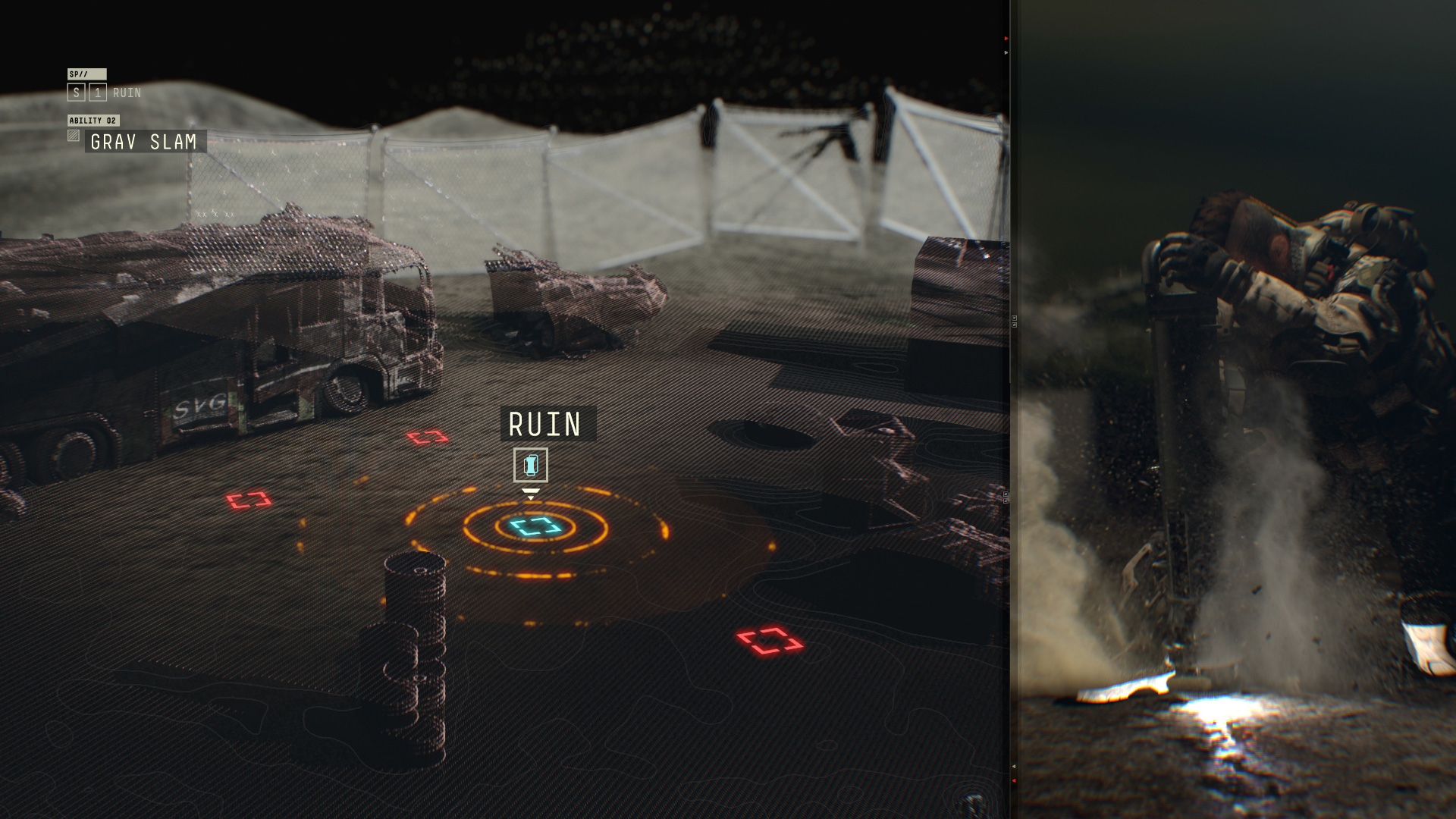Select the RUIN name tag on the map
Viewport: 1456px width, 819px height.
(x=548, y=424)
